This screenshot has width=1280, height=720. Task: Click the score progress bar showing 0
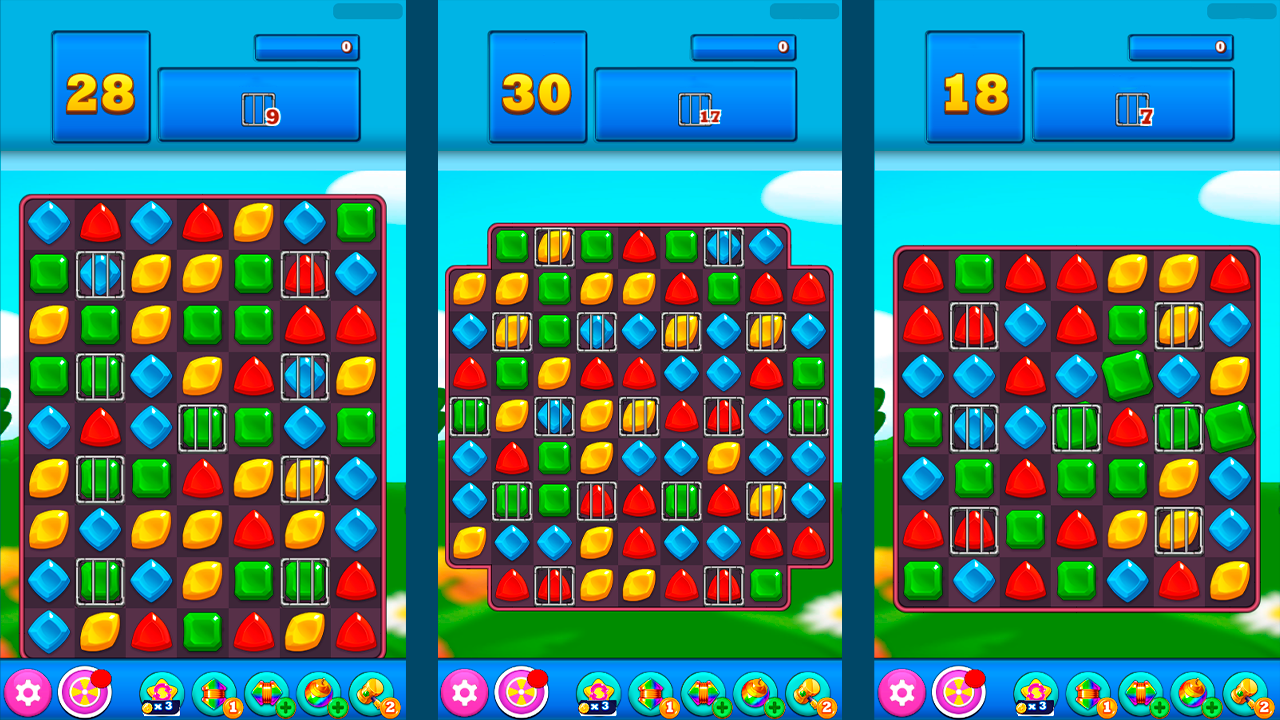point(306,47)
